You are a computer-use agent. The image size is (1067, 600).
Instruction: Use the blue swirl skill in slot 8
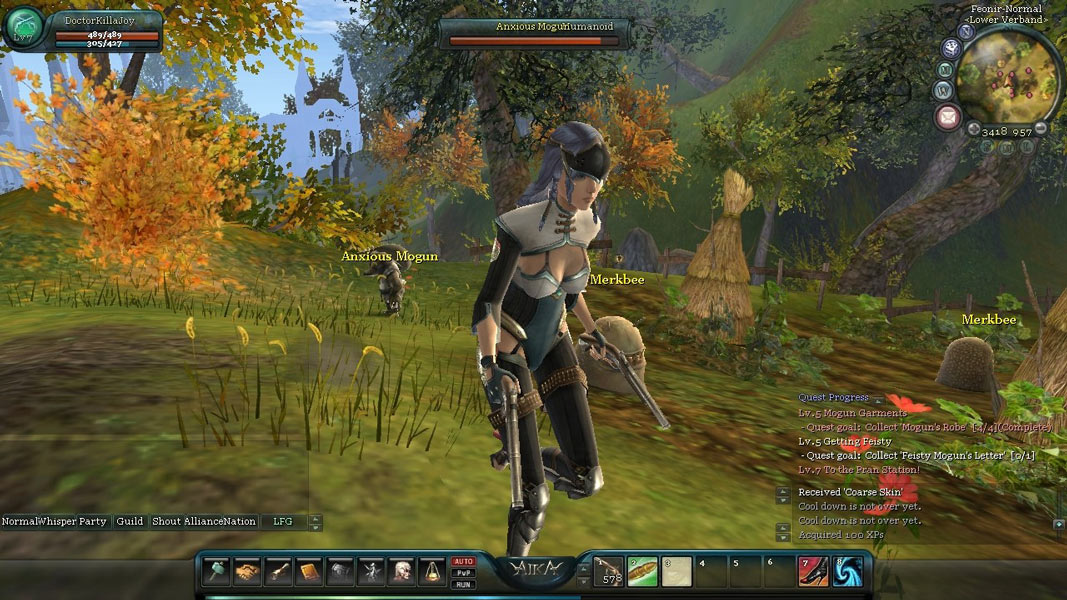847,571
